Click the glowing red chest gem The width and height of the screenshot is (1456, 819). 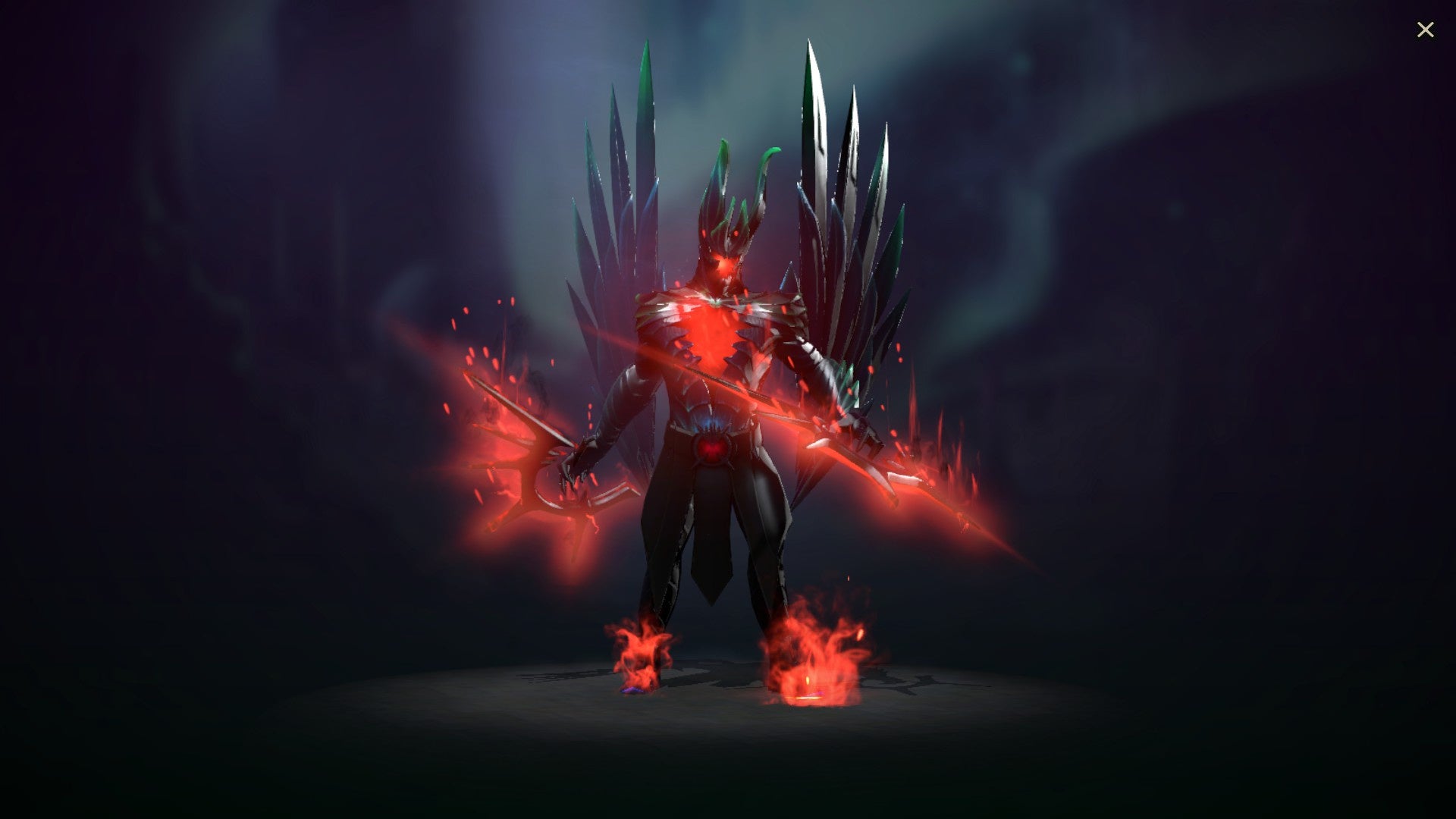(x=713, y=334)
